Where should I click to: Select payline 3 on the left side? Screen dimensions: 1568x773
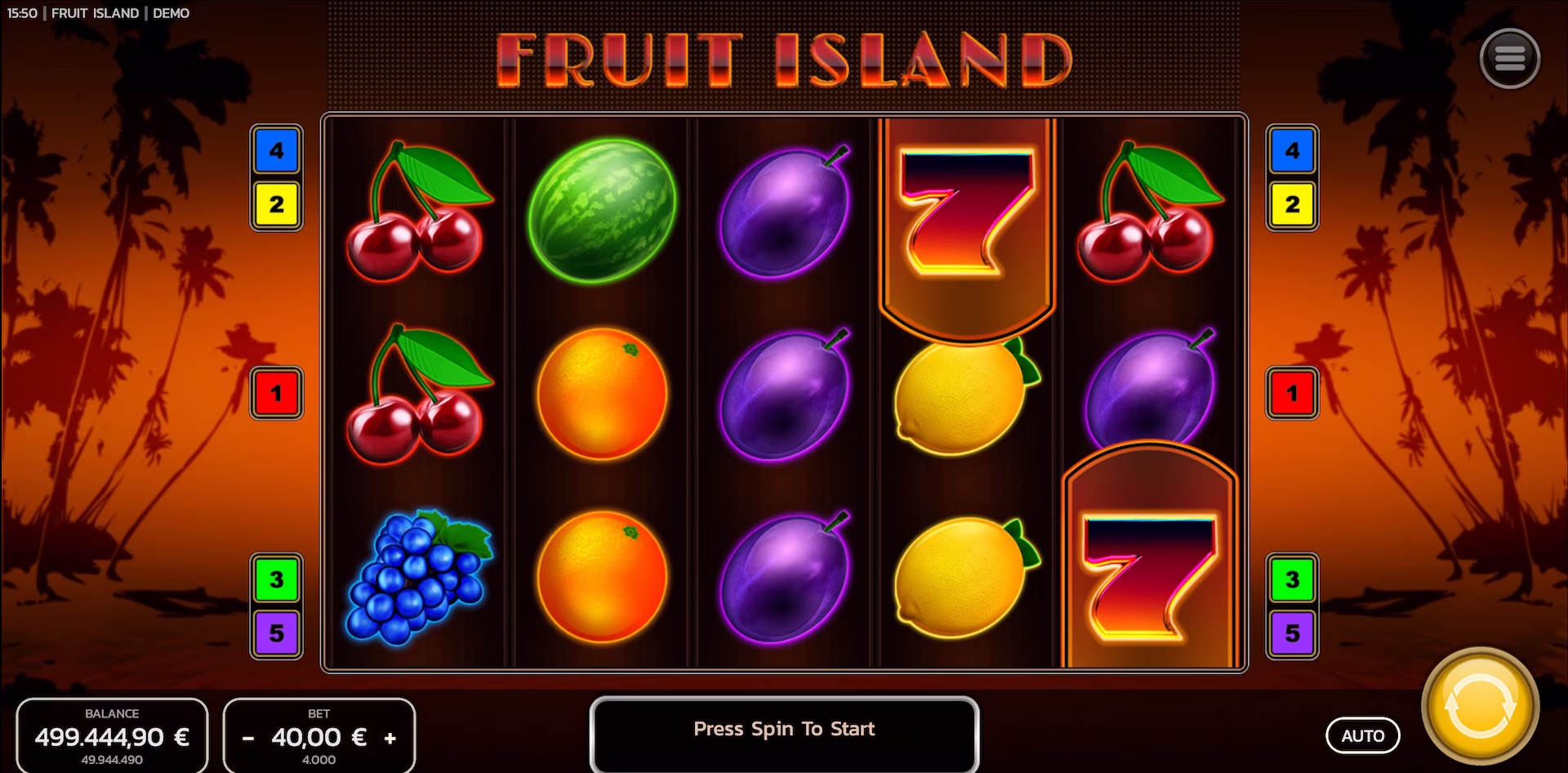275,580
